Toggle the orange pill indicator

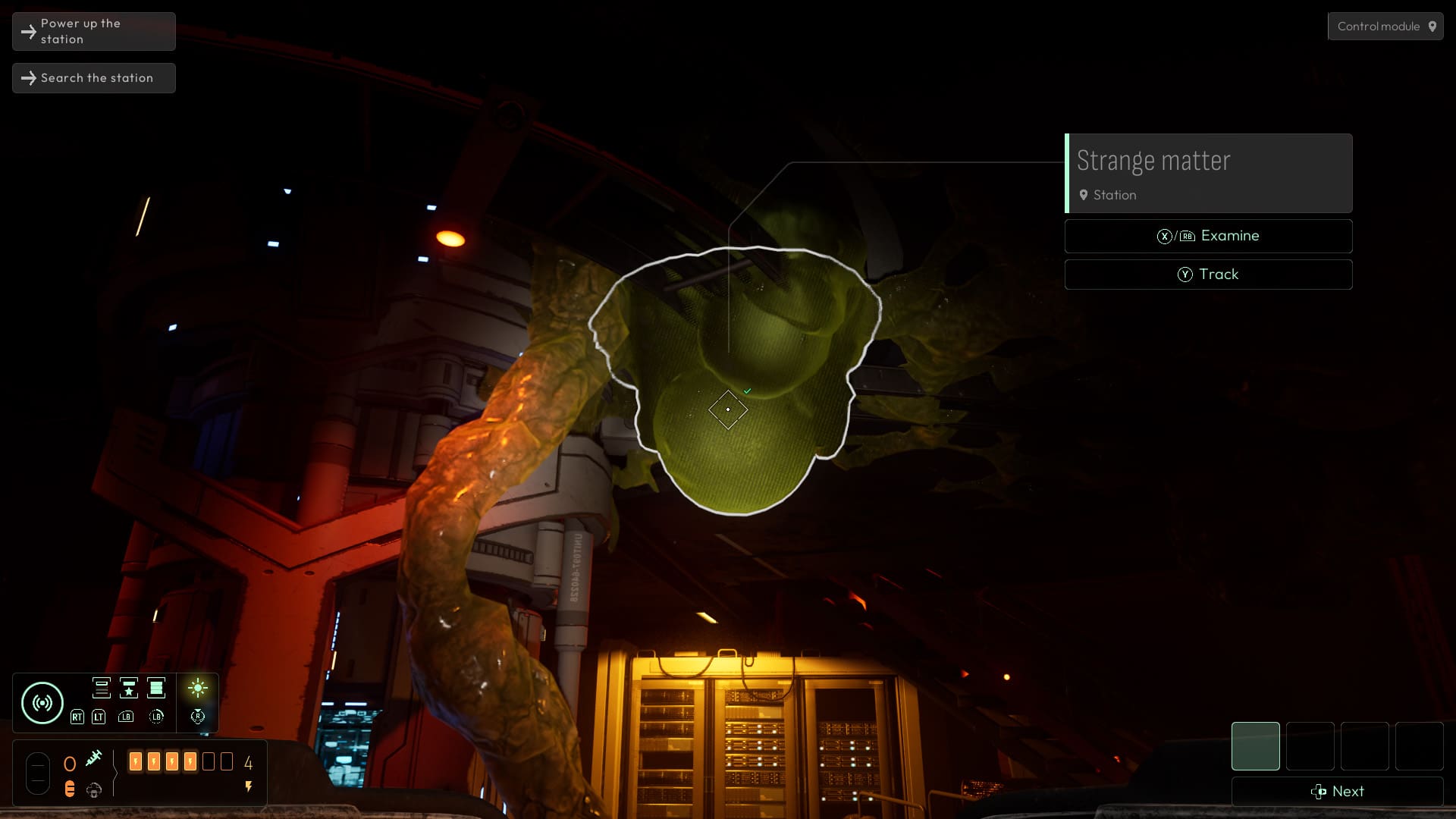[70, 789]
